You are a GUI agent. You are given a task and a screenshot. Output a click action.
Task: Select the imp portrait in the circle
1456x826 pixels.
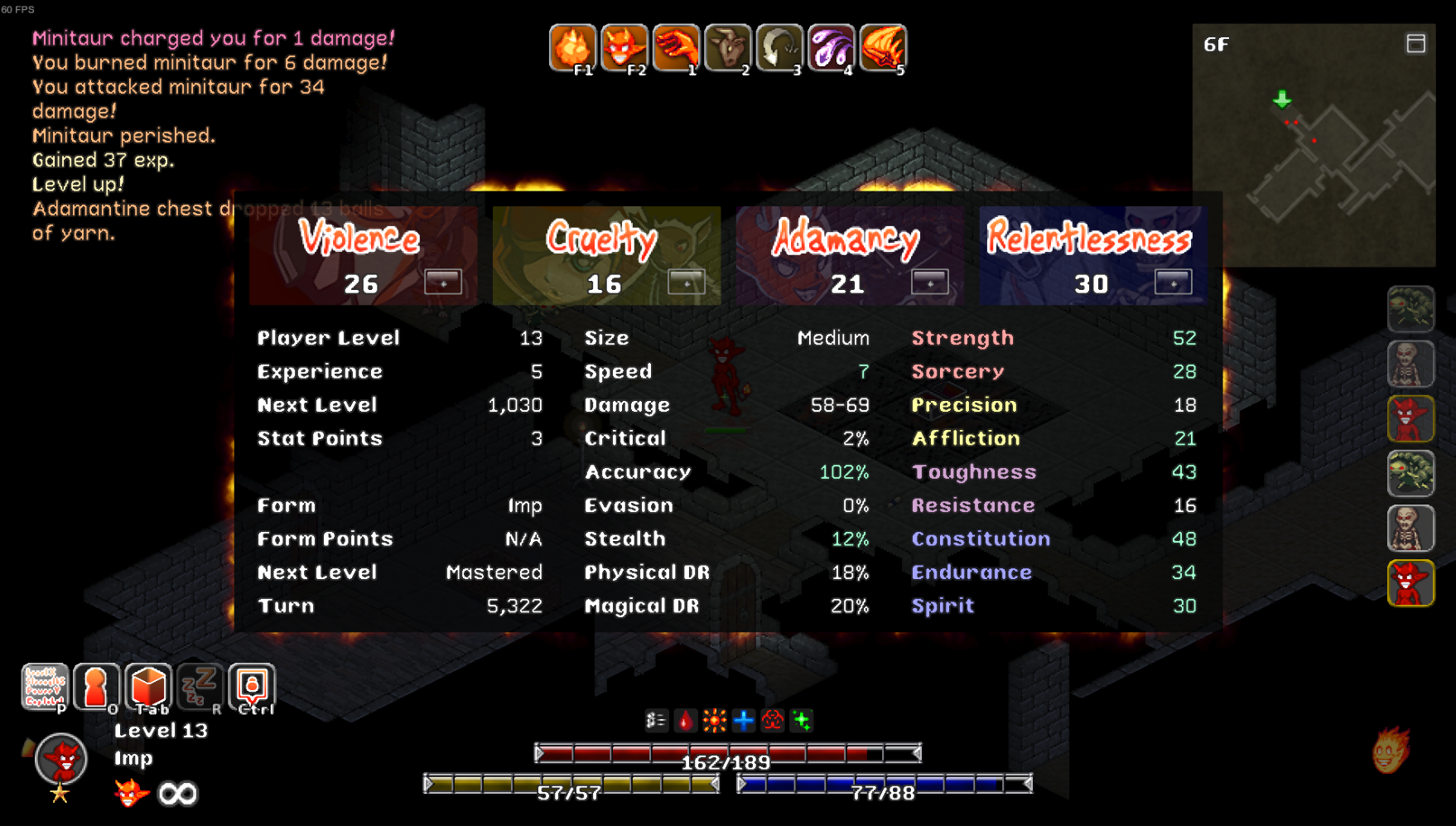tap(61, 758)
